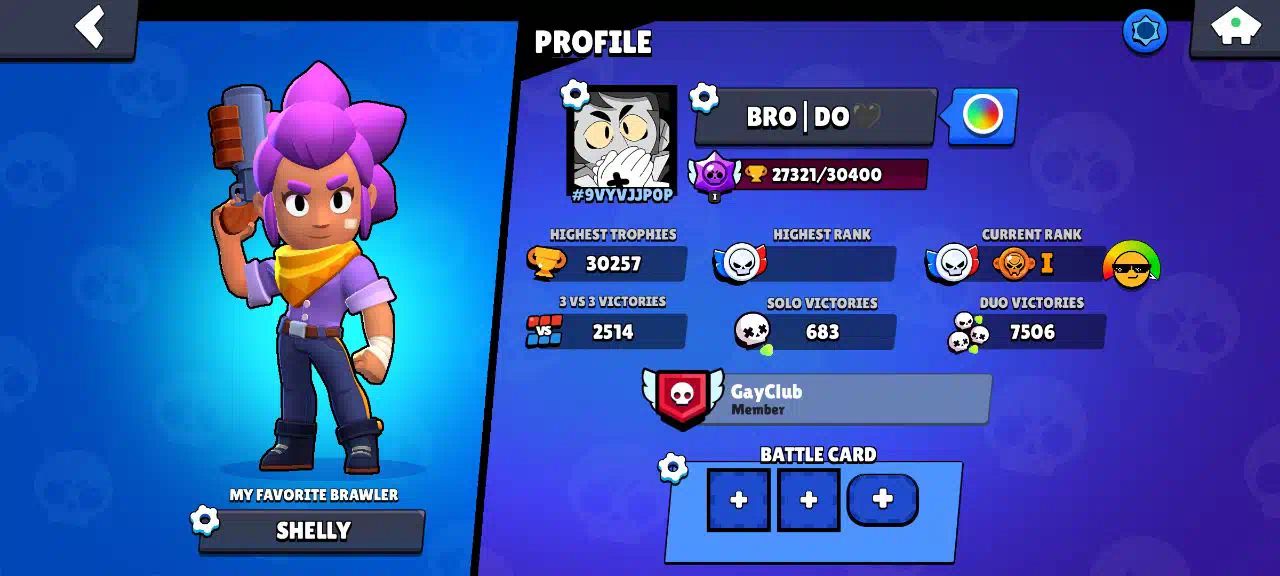Go back using the arrow button
The height and width of the screenshot is (576, 1280).
point(90,26)
